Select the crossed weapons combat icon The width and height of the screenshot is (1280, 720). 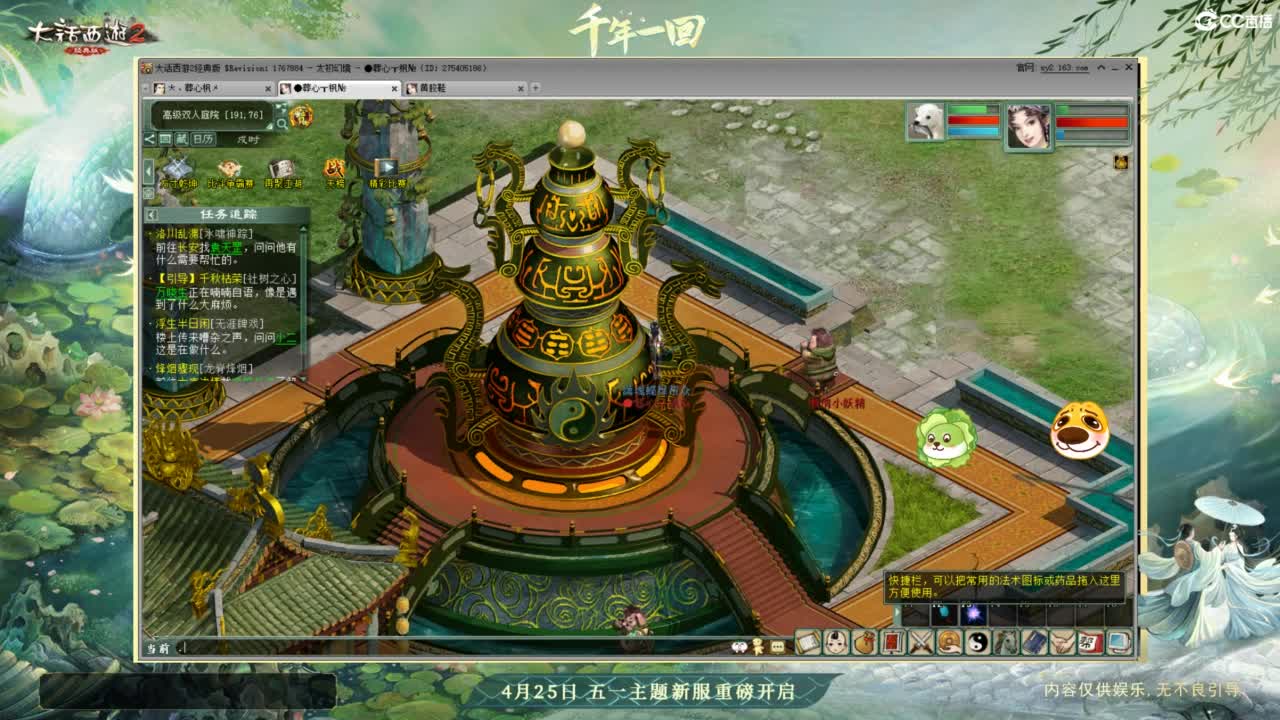tap(920, 643)
